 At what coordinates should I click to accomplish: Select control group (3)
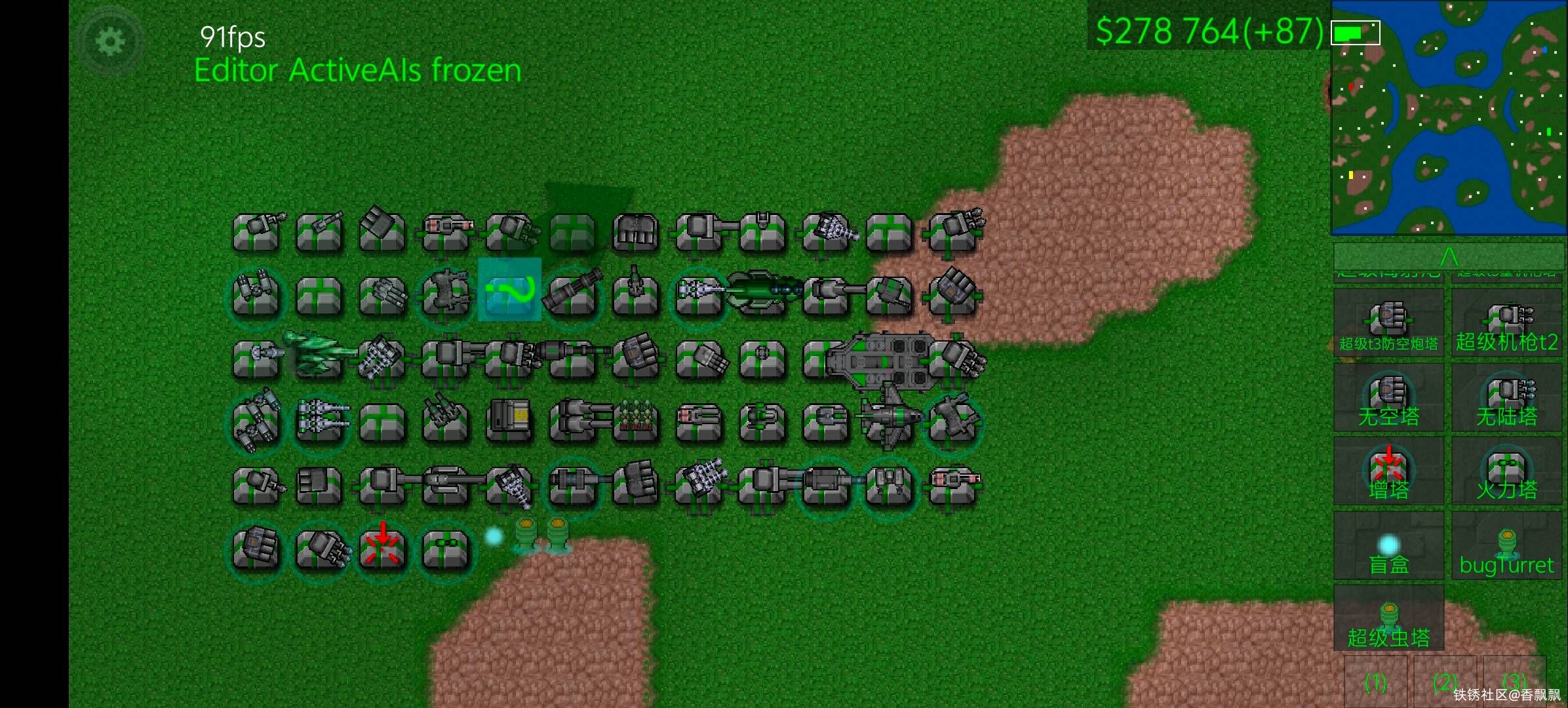(x=1514, y=682)
